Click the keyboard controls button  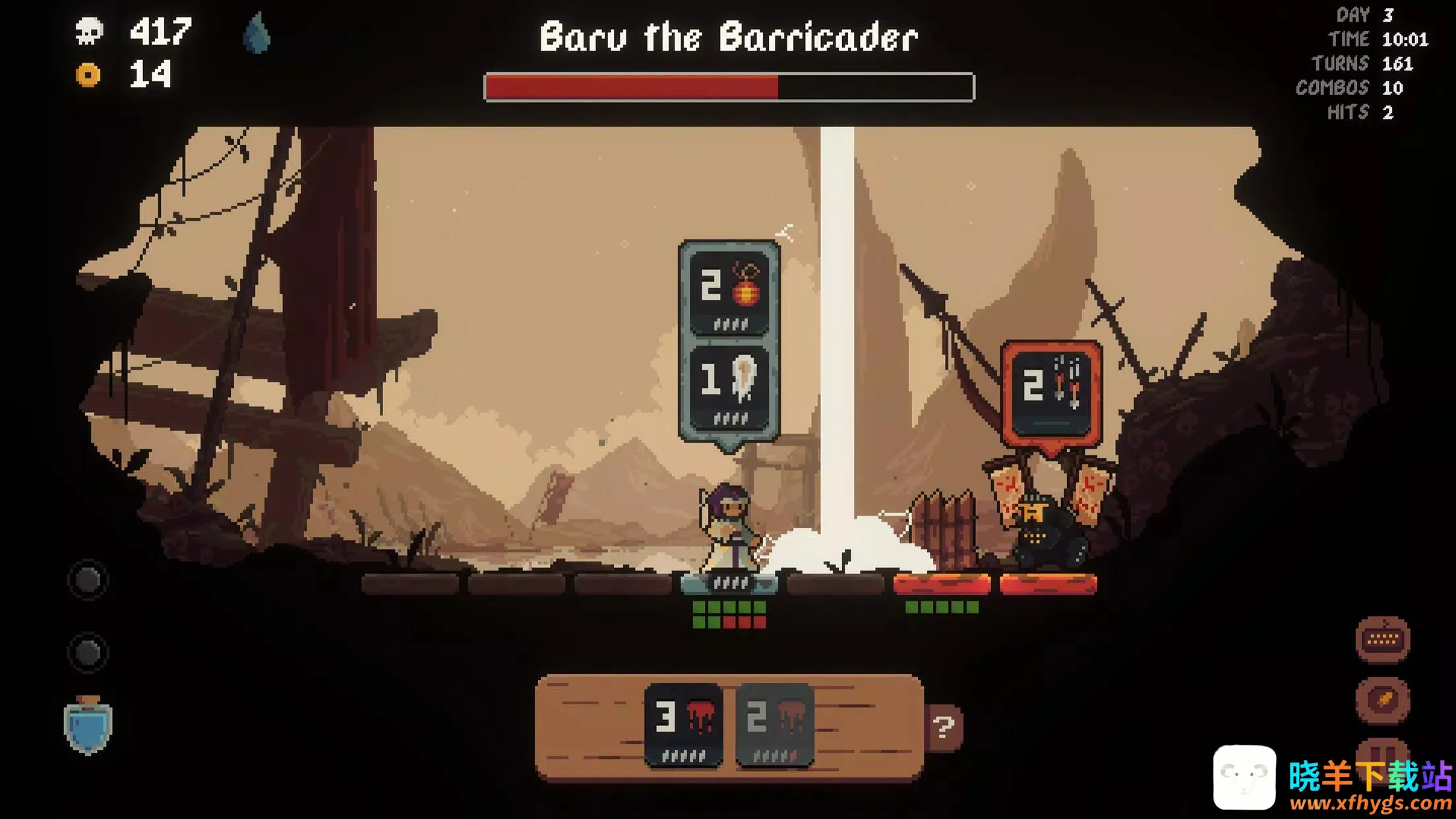1382,639
